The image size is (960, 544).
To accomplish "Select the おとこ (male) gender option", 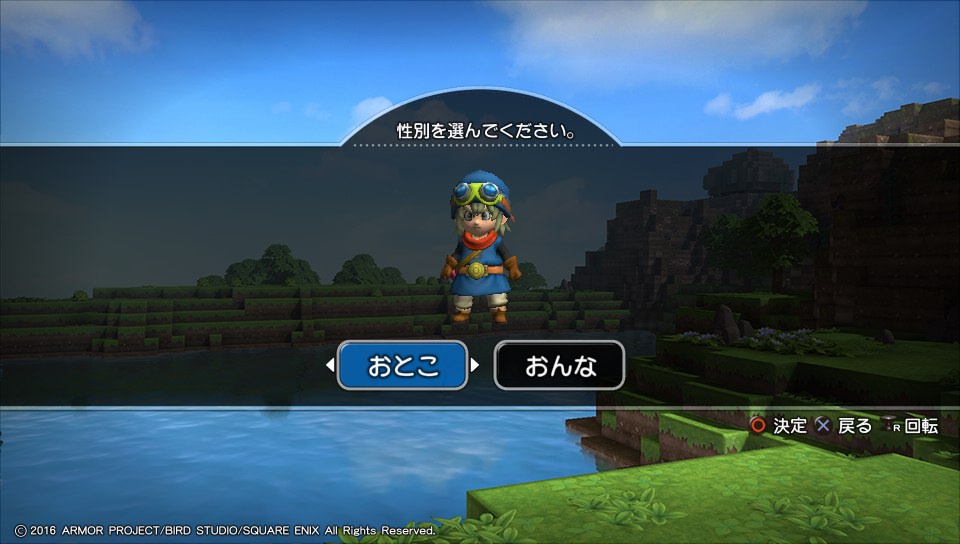I will pos(403,366).
